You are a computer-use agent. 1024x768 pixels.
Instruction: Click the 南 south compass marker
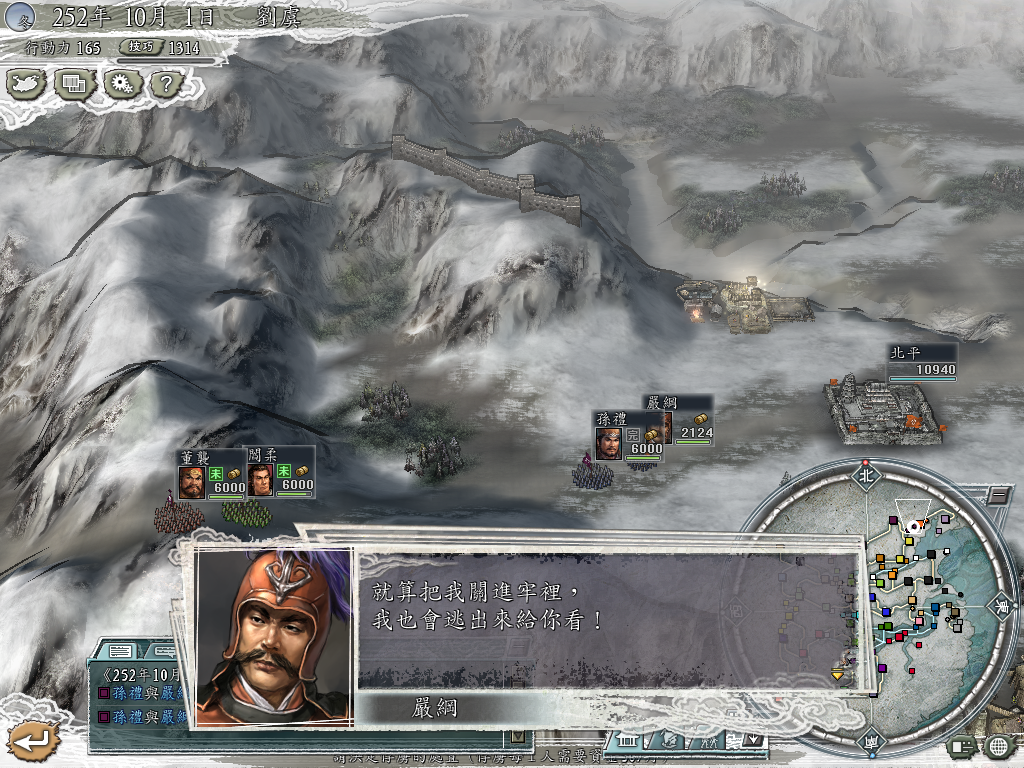(x=867, y=741)
